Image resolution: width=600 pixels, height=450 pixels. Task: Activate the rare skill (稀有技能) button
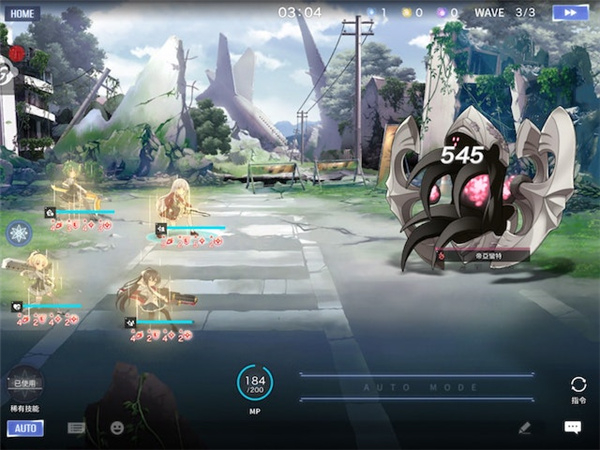[x=24, y=384]
